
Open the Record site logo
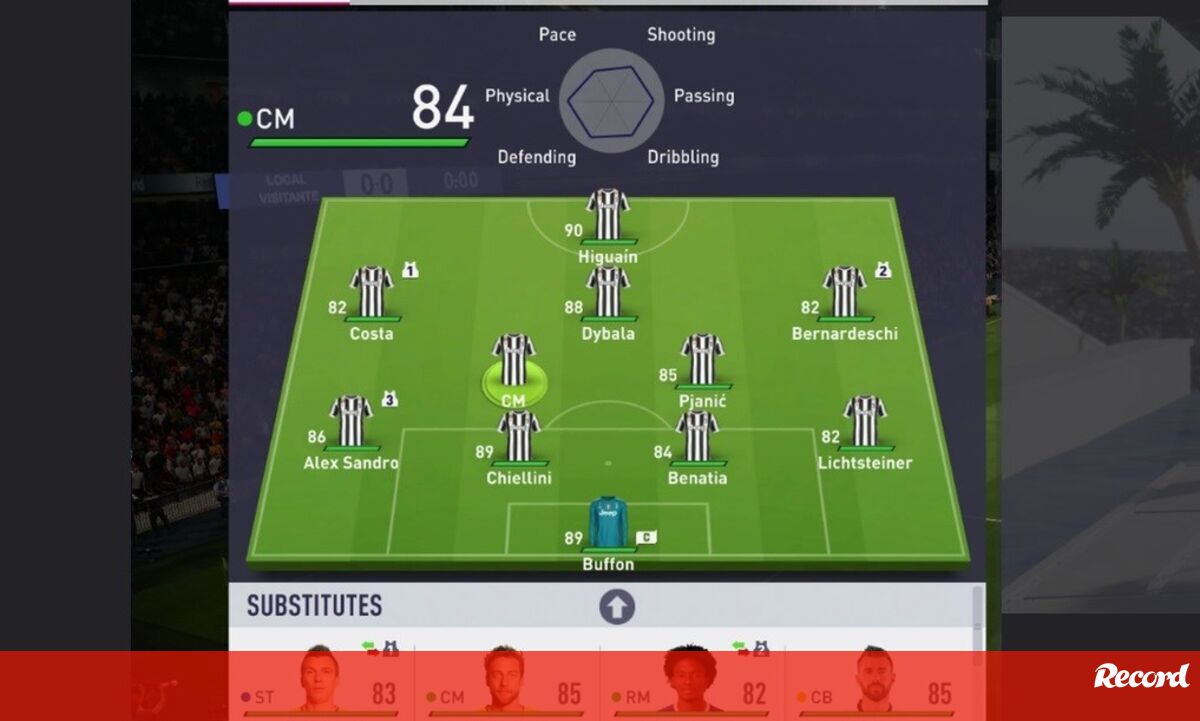[x=1142, y=677]
